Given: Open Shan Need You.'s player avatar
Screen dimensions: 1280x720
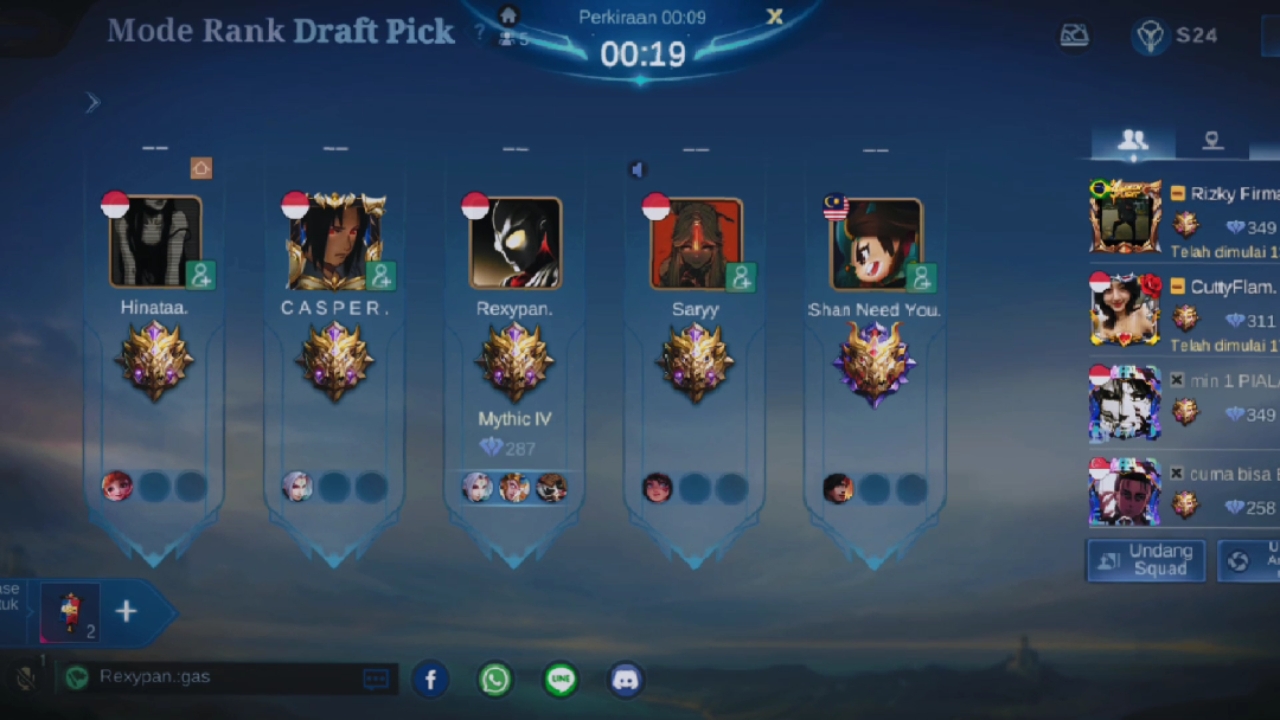Looking at the screenshot, I should pos(875,243).
